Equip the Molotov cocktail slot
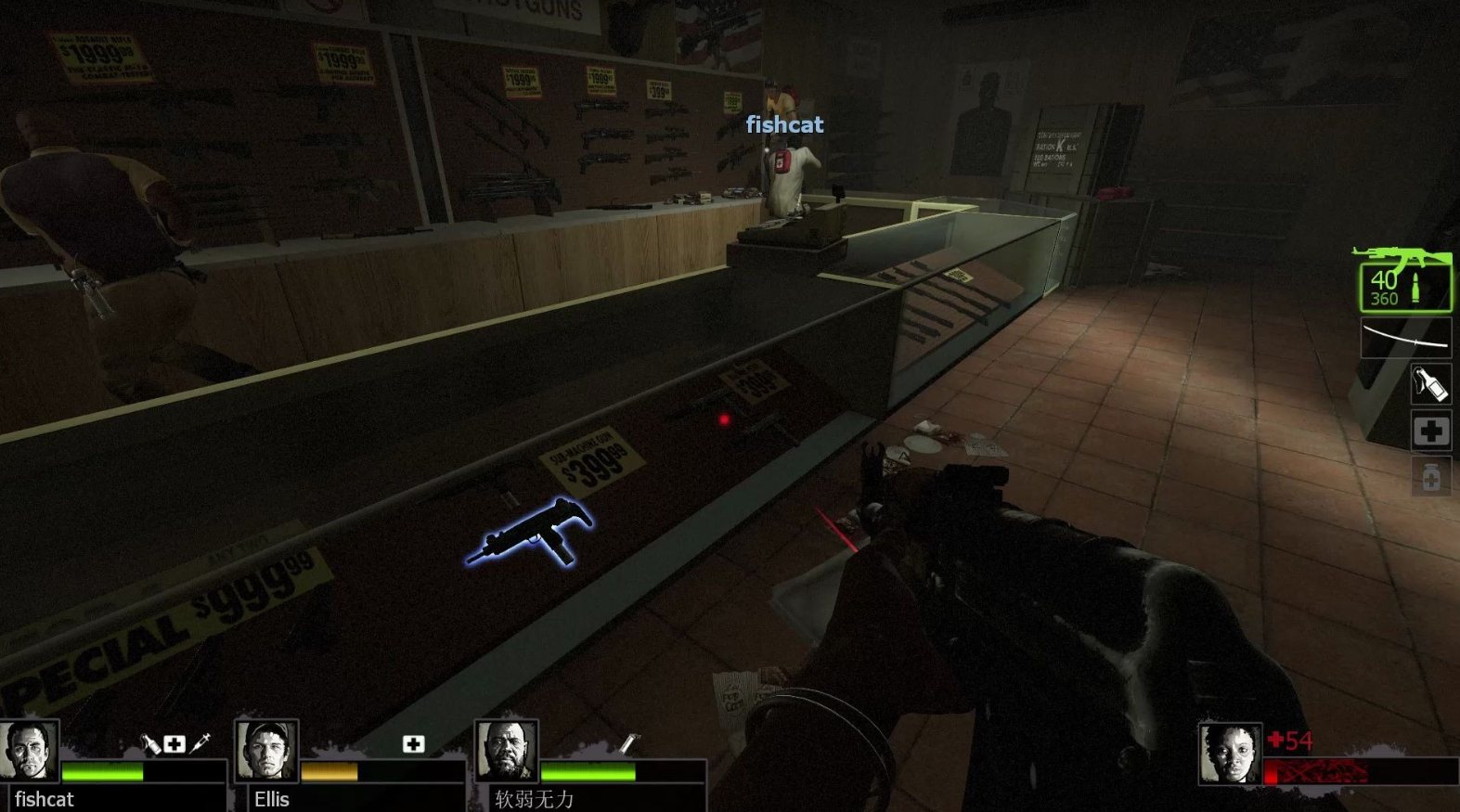The height and width of the screenshot is (812, 1460). pyautogui.click(x=1430, y=384)
